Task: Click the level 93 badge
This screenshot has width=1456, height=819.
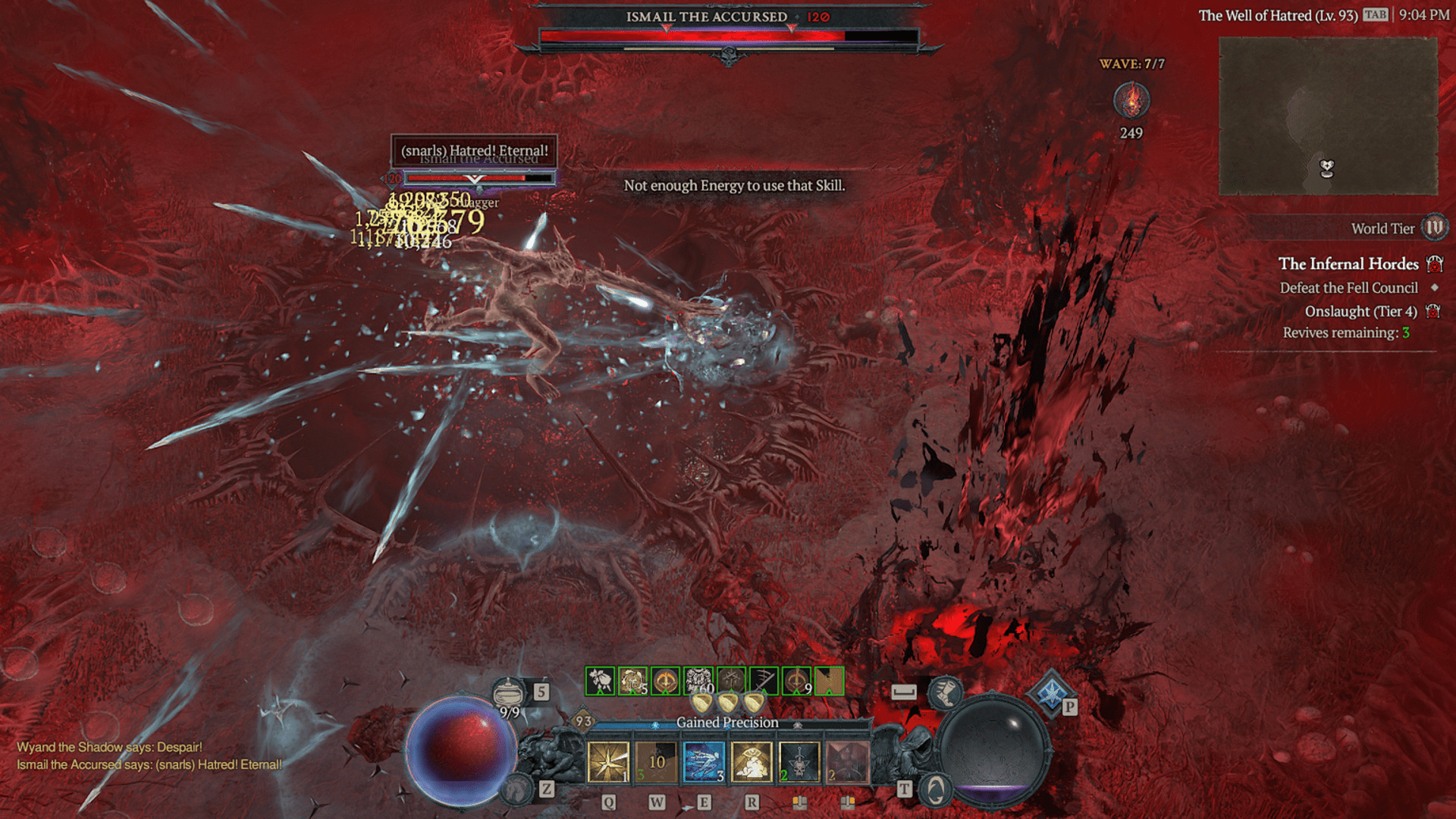Action: [582, 721]
